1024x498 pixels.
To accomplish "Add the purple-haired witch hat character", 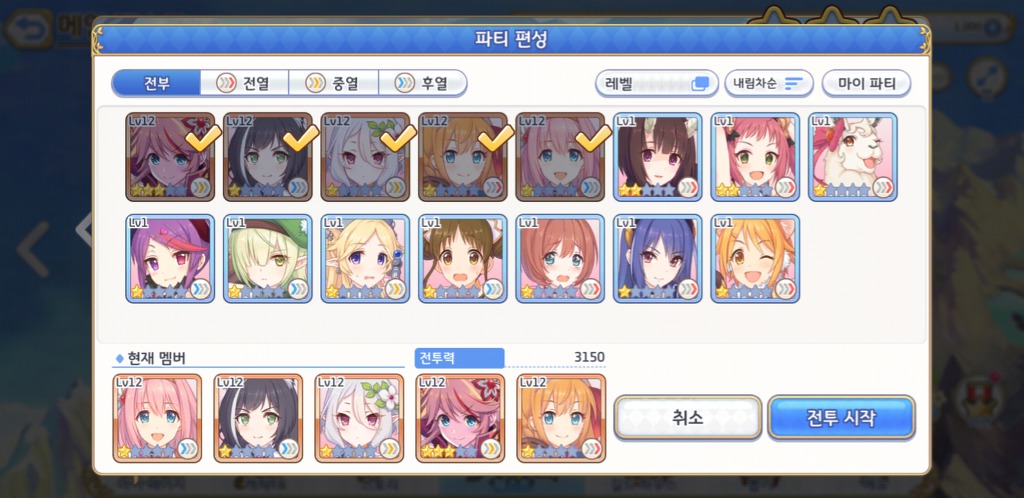I will [x=170, y=258].
